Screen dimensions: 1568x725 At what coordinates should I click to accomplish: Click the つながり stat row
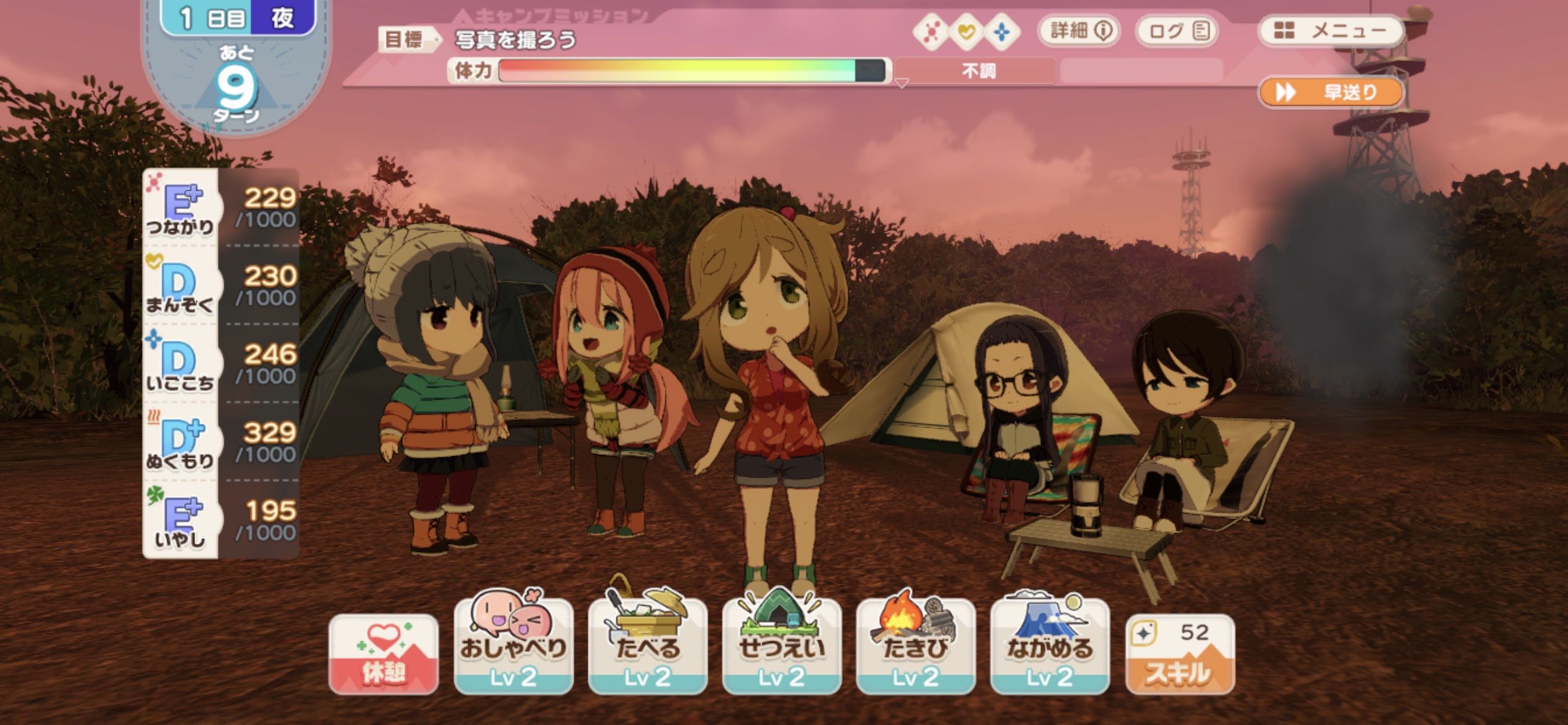[x=221, y=207]
